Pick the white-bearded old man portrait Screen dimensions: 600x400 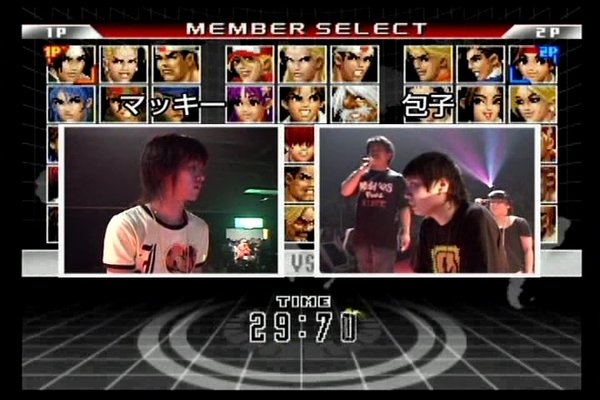355,103
